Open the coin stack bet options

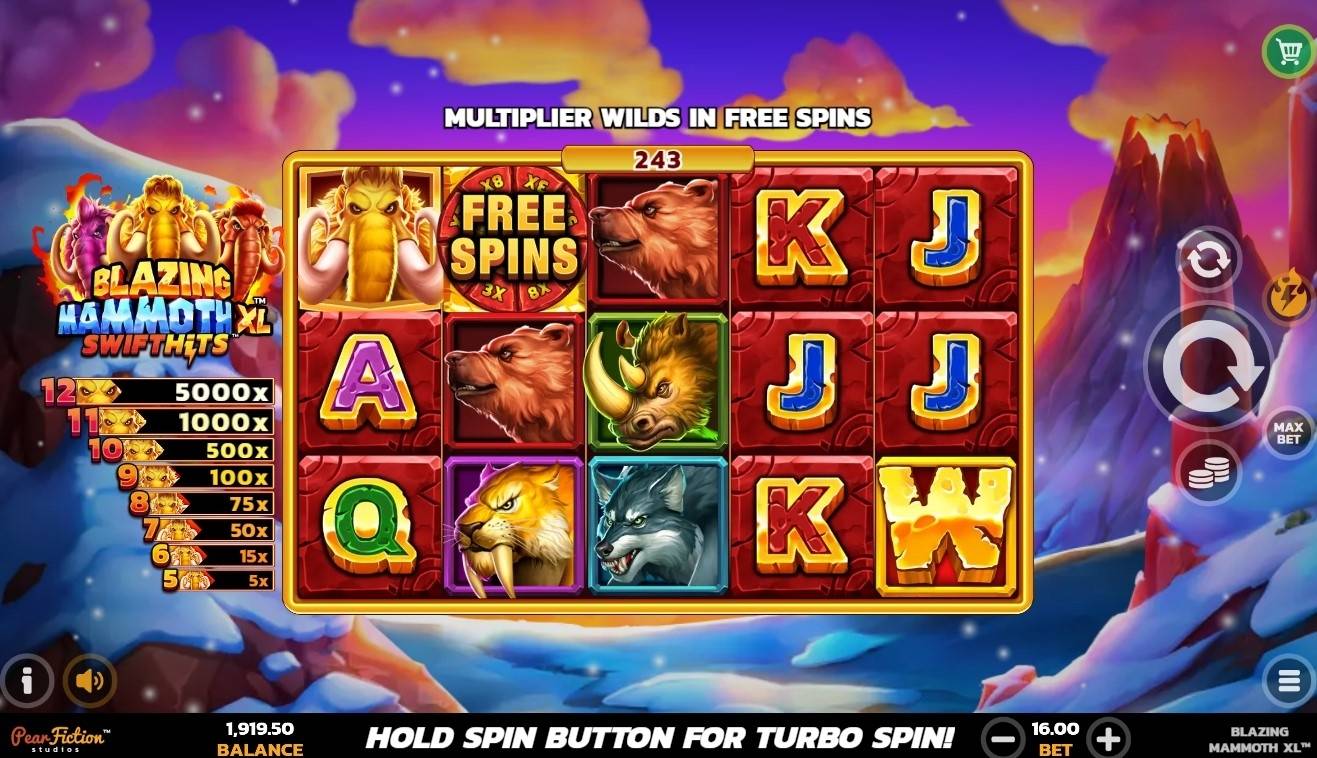(x=1208, y=473)
